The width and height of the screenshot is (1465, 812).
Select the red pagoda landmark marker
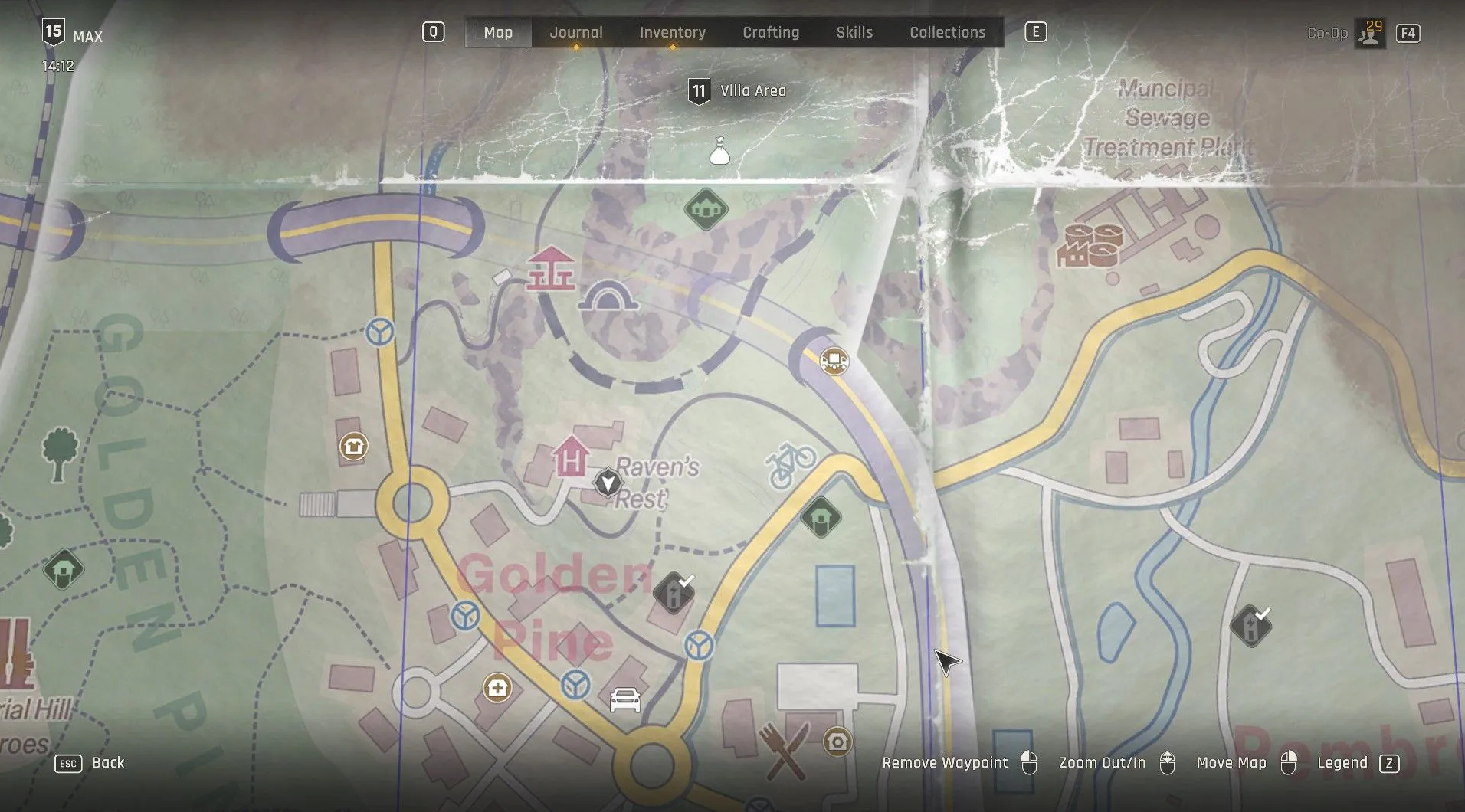[550, 268]
